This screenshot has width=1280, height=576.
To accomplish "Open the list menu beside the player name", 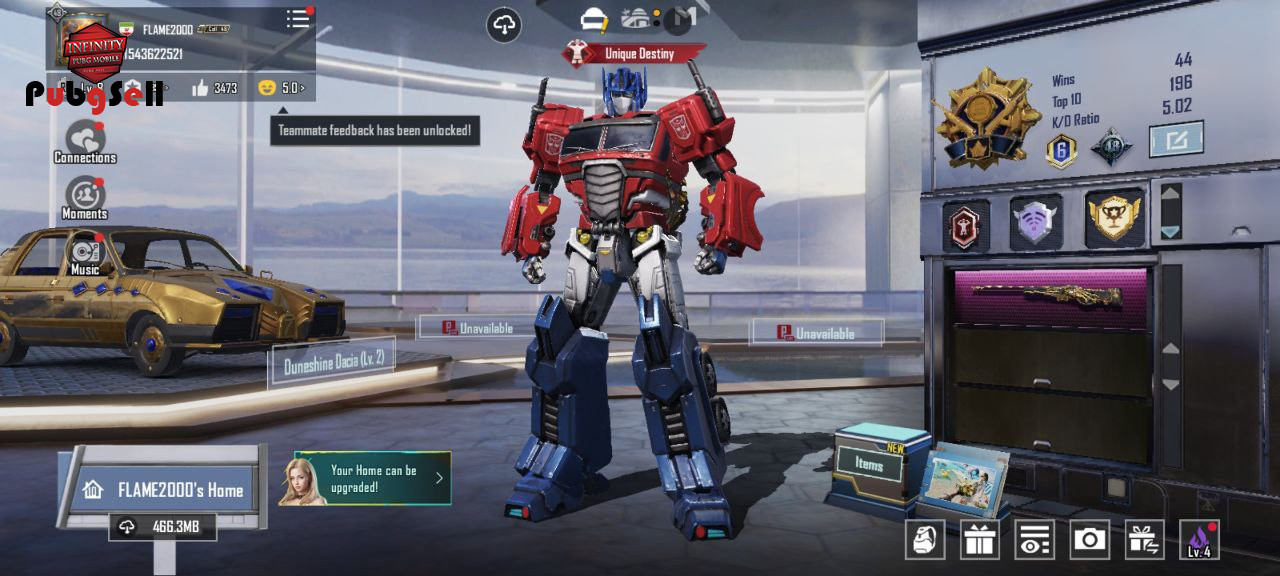I will pyautogui.click(x=298, y=19).
